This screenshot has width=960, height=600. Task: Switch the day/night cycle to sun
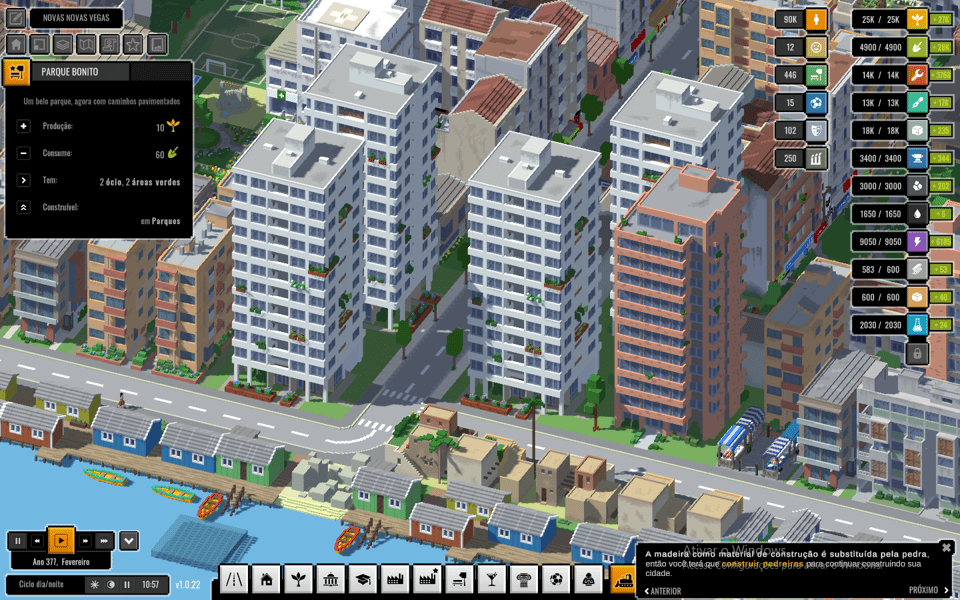pyautogui.click(x=95, y=585)
